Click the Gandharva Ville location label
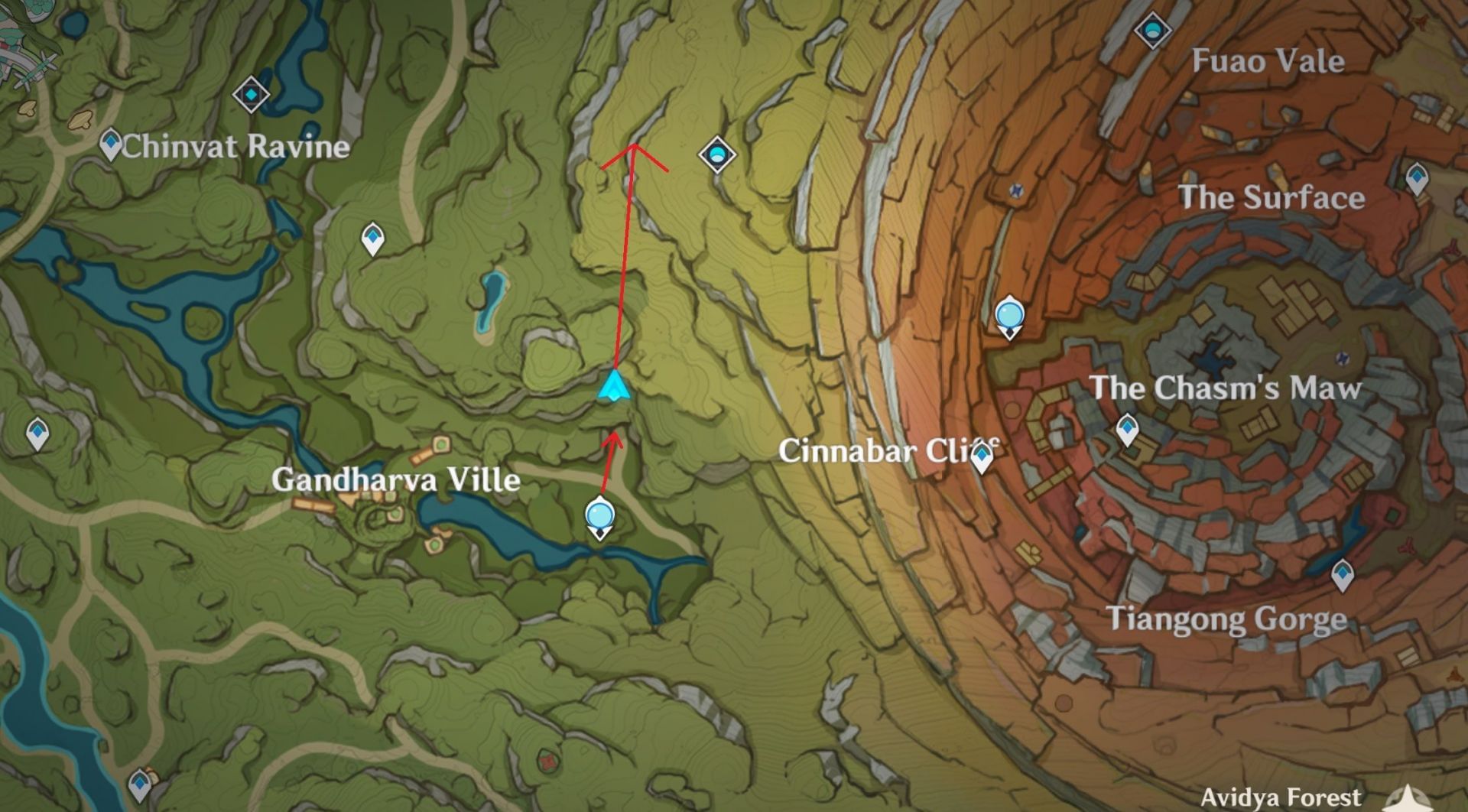1468x812 pixels. [x=398, y=481]
